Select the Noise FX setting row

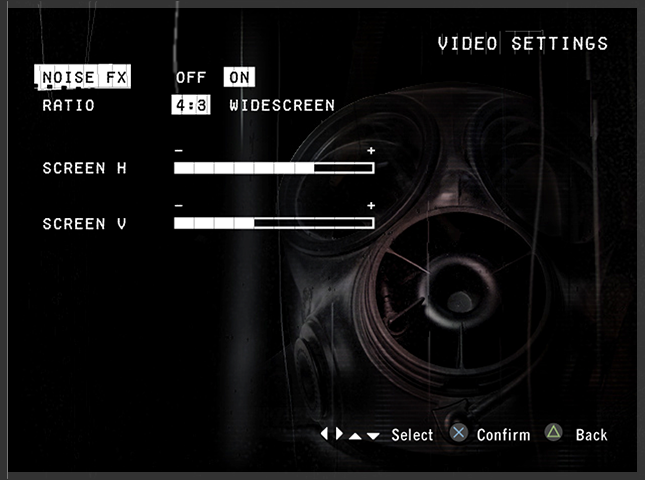pyautogui.click(x=82, y=77)
